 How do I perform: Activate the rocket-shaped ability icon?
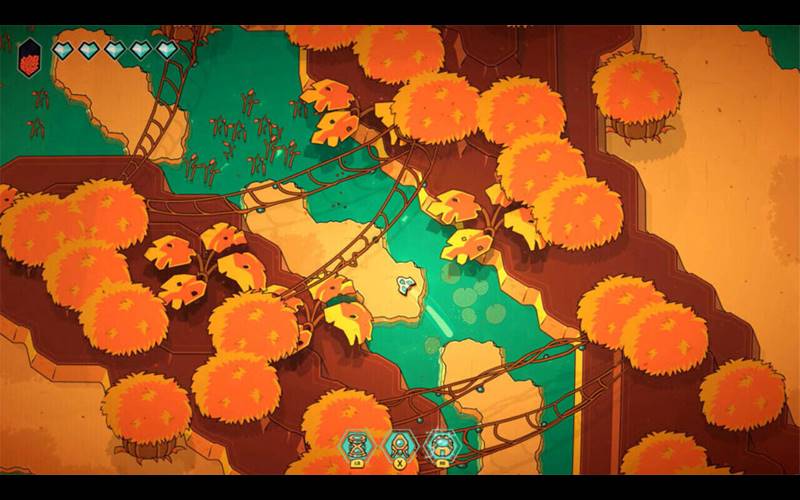(x=399, y=443)
